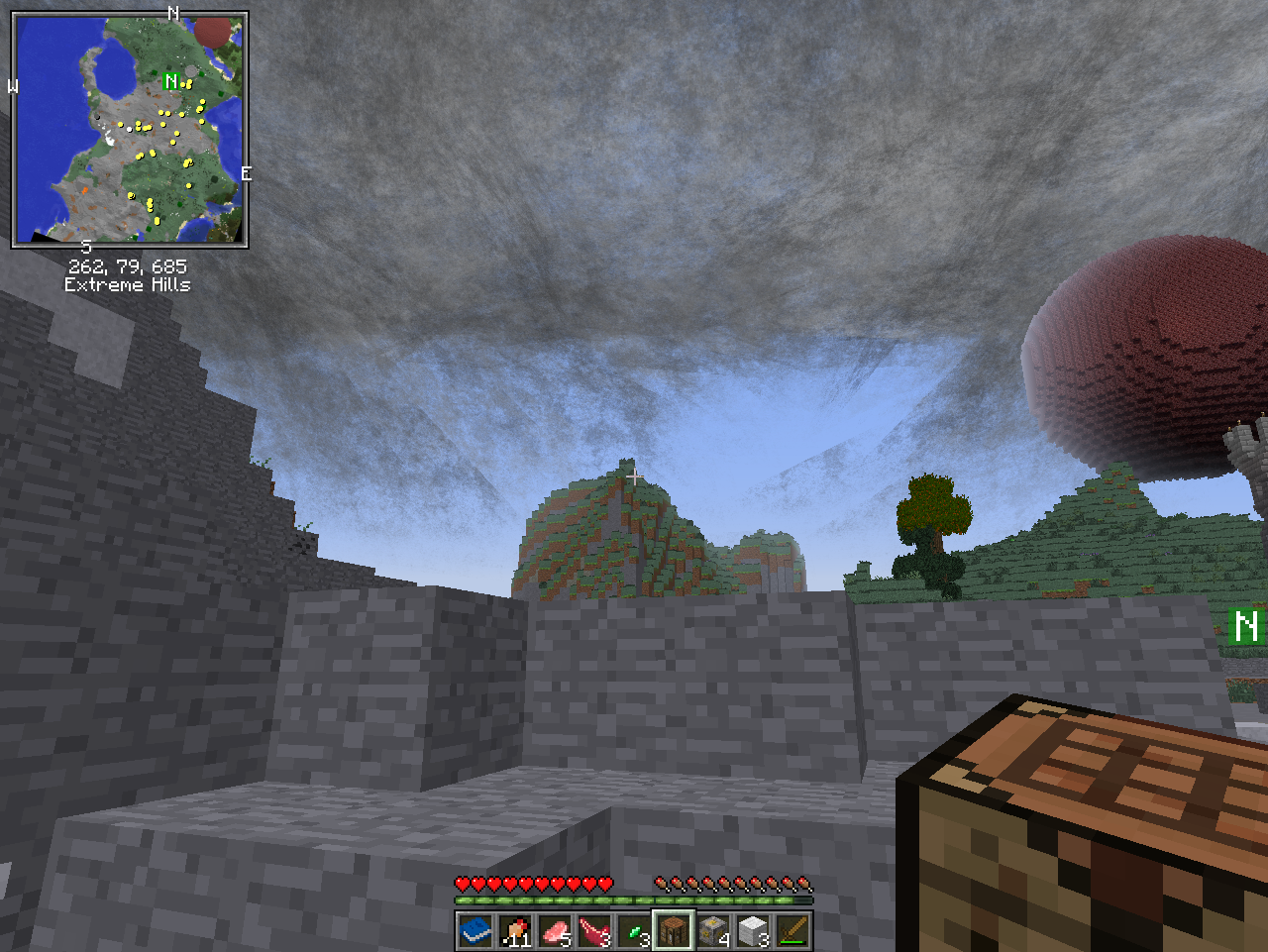The width and height of the screenshot is (1268, 952).
Task: Select the raw beef hotbar slot
Action: point(594,931)
